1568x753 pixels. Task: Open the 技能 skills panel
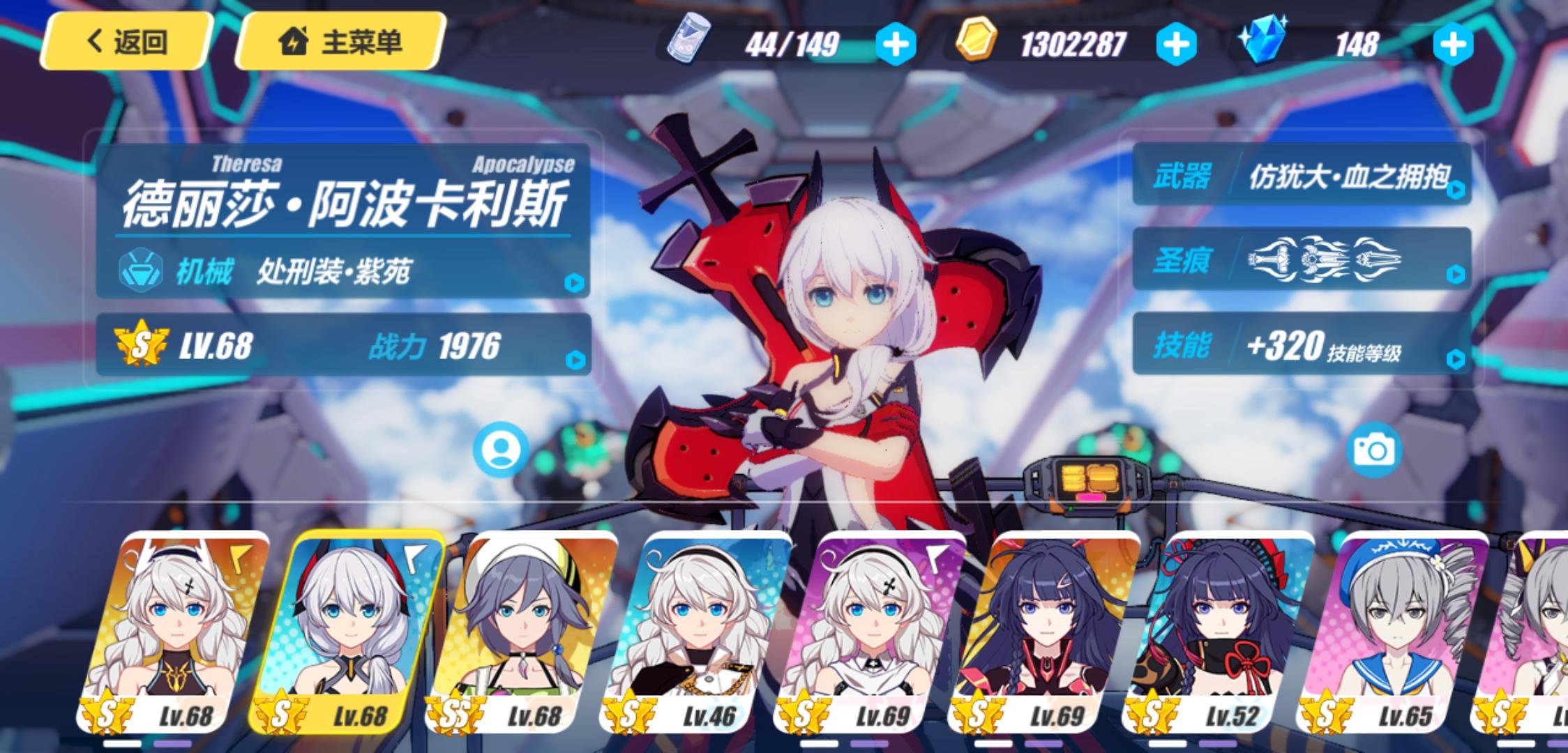1302,345
